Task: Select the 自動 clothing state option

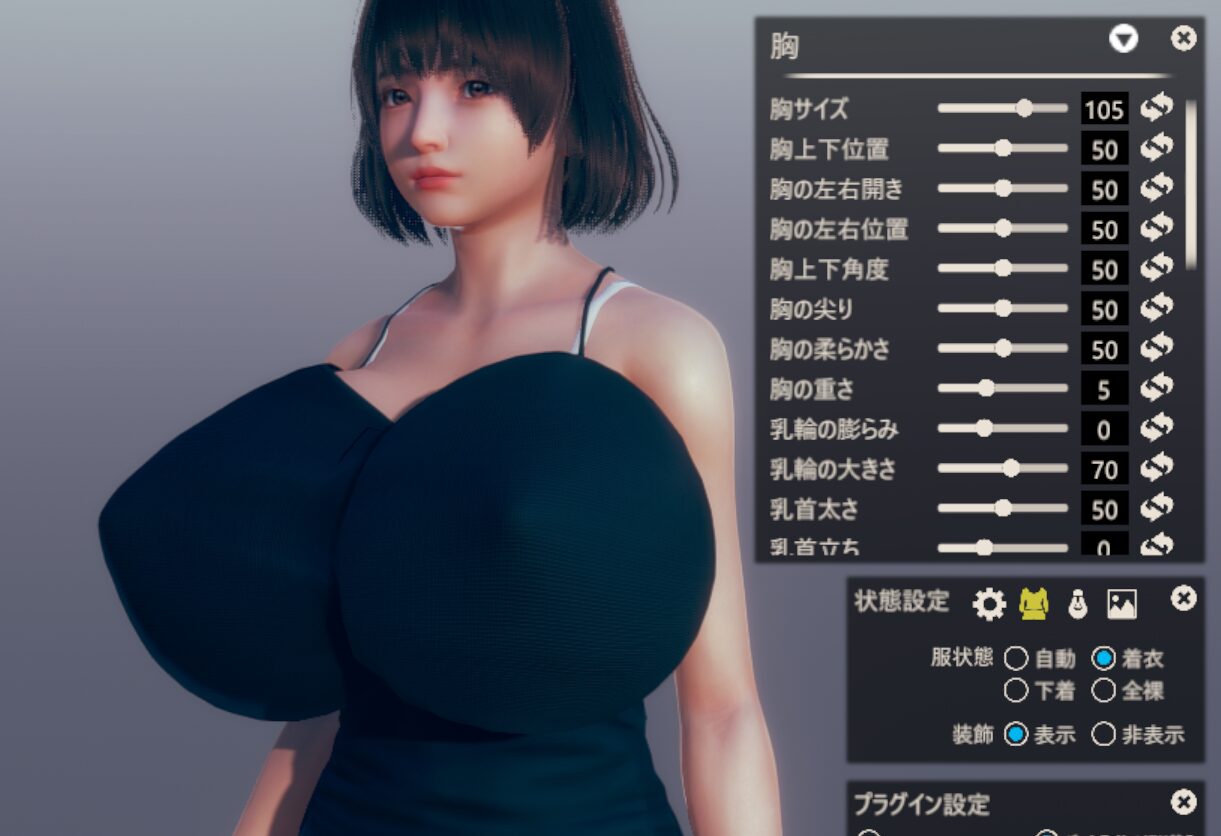Action: [1016, 658]
